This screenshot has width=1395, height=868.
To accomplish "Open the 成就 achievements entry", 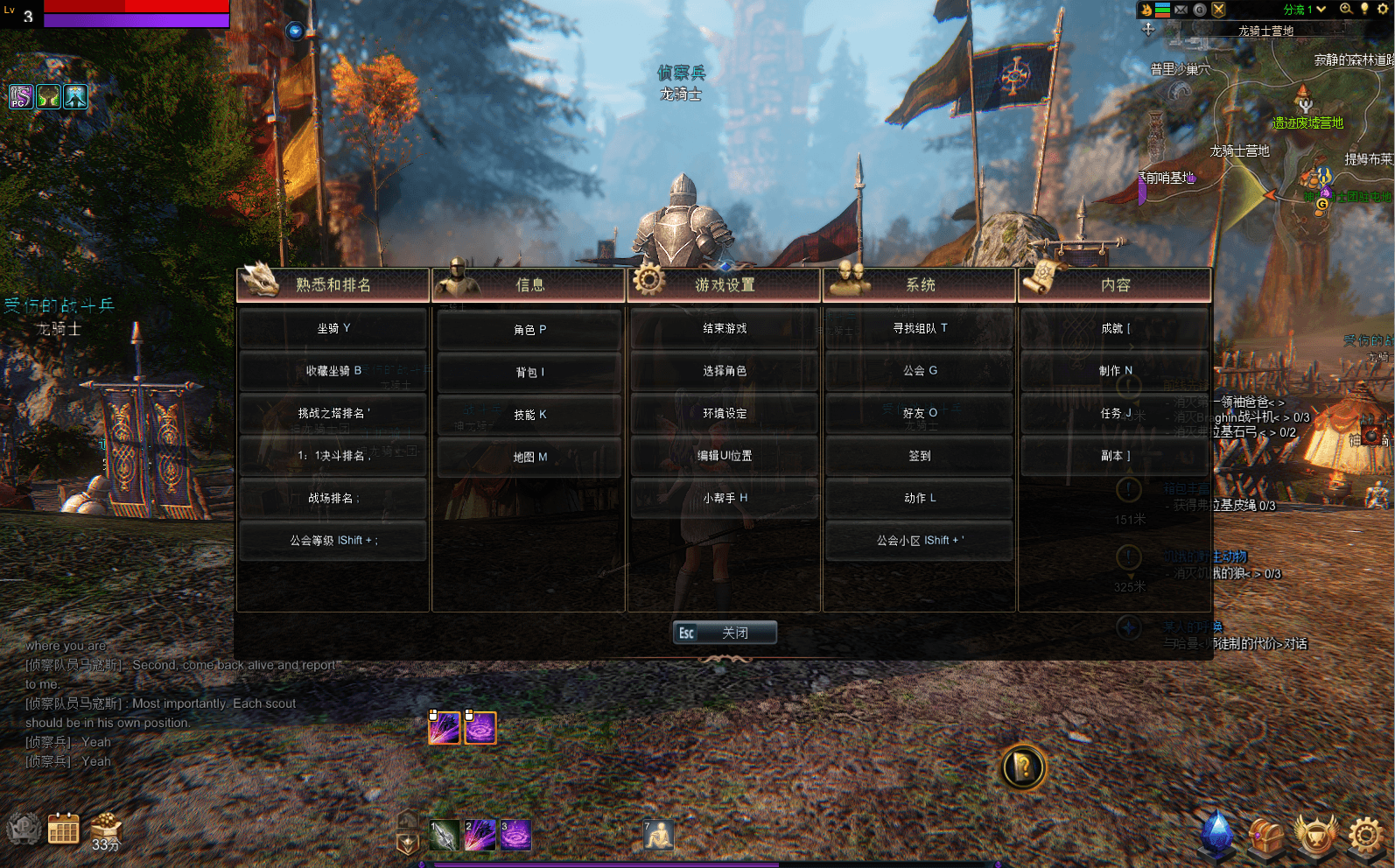I will point(1115,329).
